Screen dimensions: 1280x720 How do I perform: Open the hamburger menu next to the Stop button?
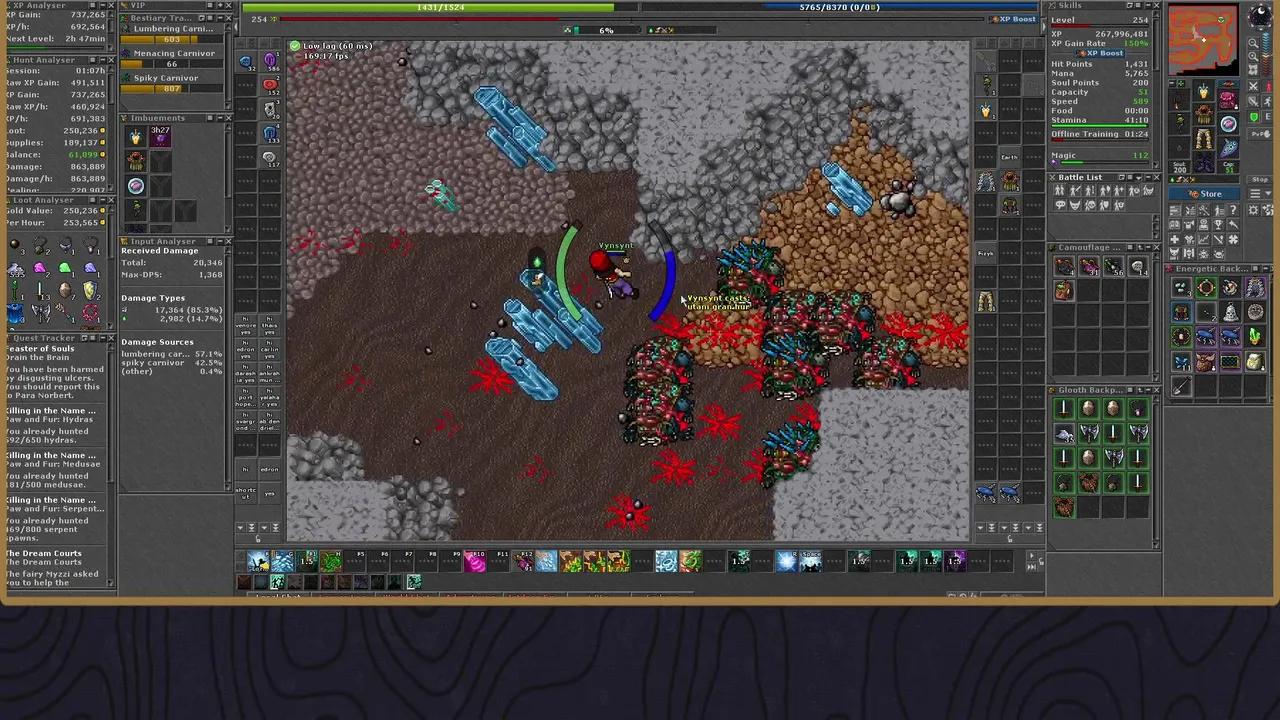(x=1255, y=193)
